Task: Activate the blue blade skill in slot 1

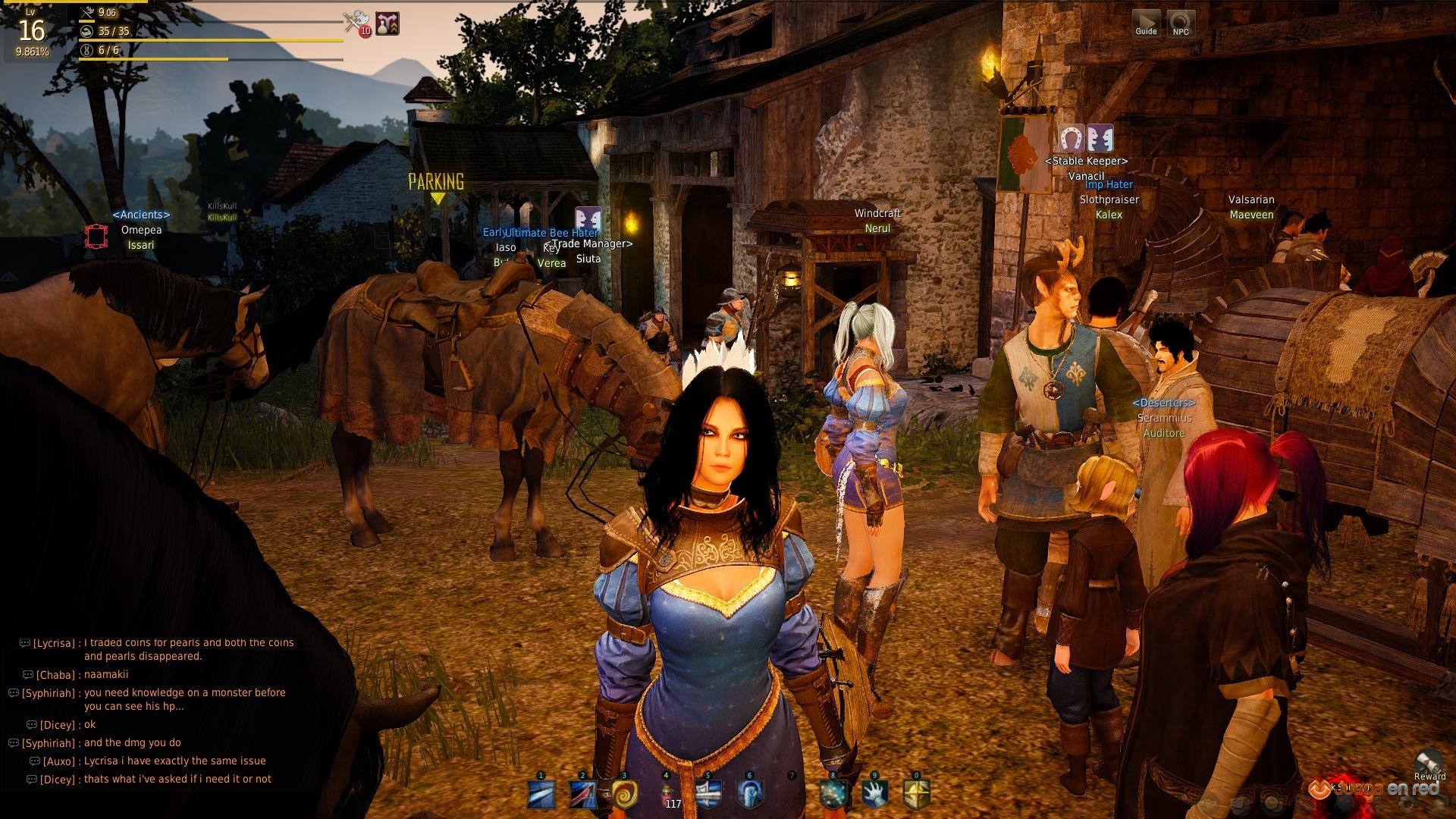Action: click(x=541, y=794)
